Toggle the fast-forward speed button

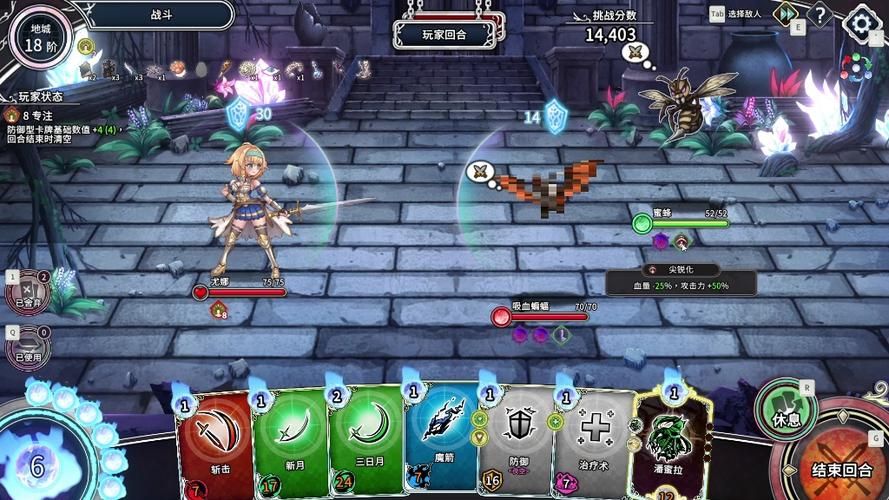pyautogui.click(x=787, y=14)
